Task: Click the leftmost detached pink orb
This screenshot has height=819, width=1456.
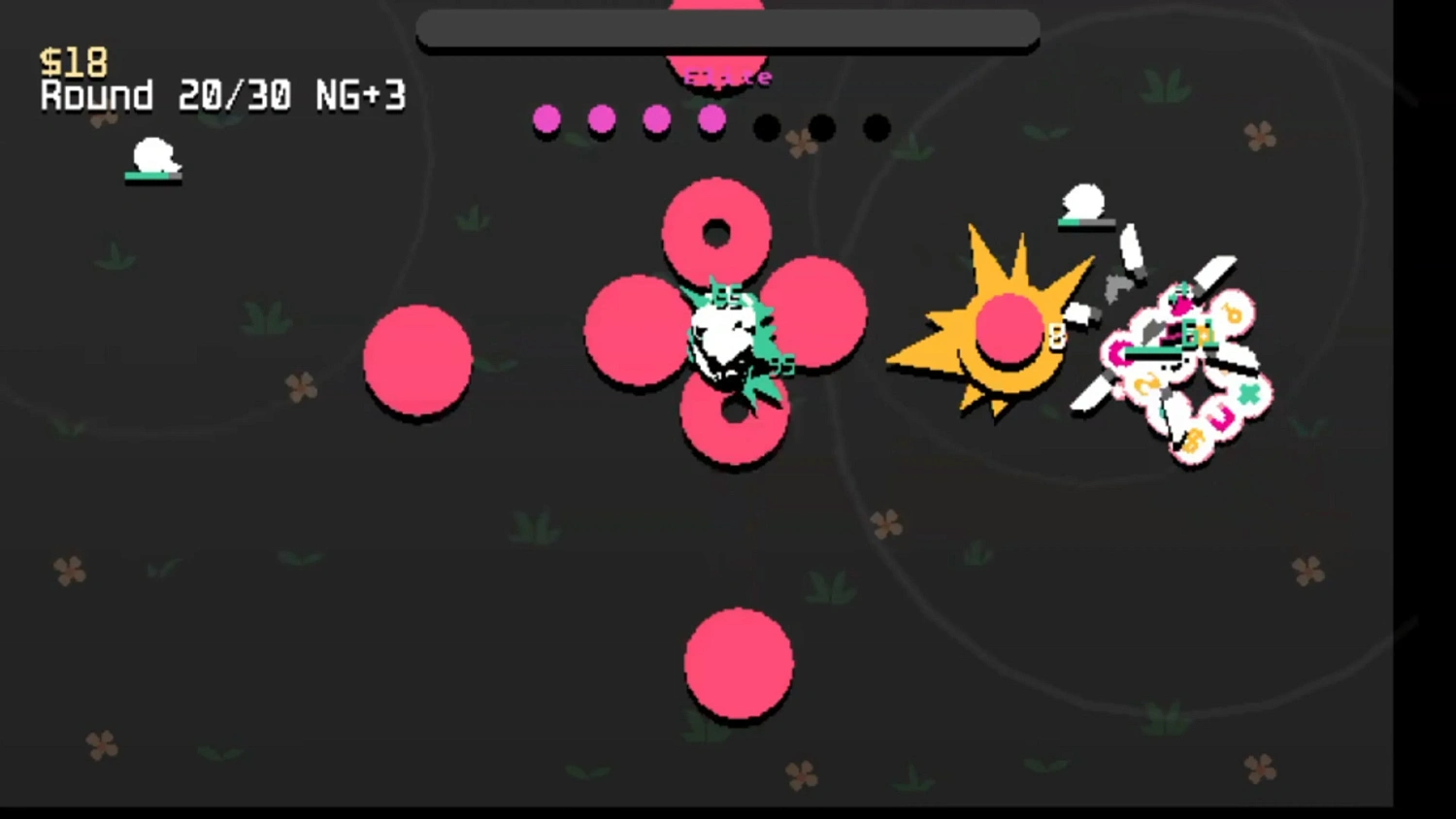Action: click(417, 361)
